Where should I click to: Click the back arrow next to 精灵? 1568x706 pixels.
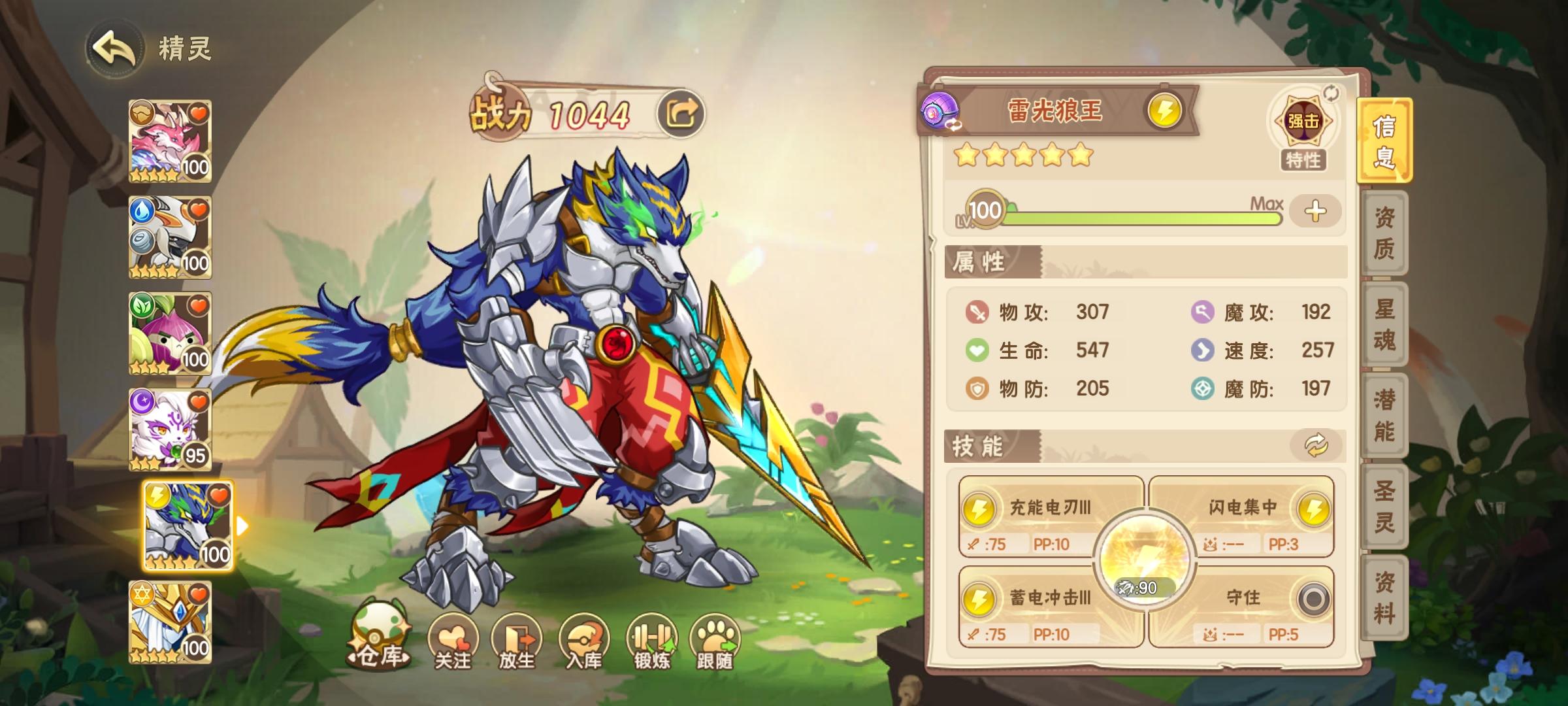click(114, 49)
